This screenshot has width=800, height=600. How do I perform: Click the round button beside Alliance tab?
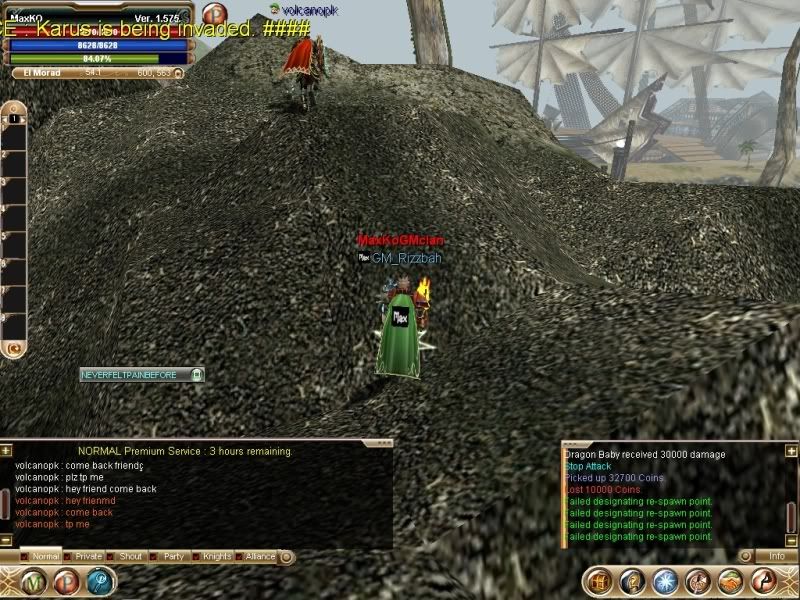pyautogui.click(x=287, y=556)
